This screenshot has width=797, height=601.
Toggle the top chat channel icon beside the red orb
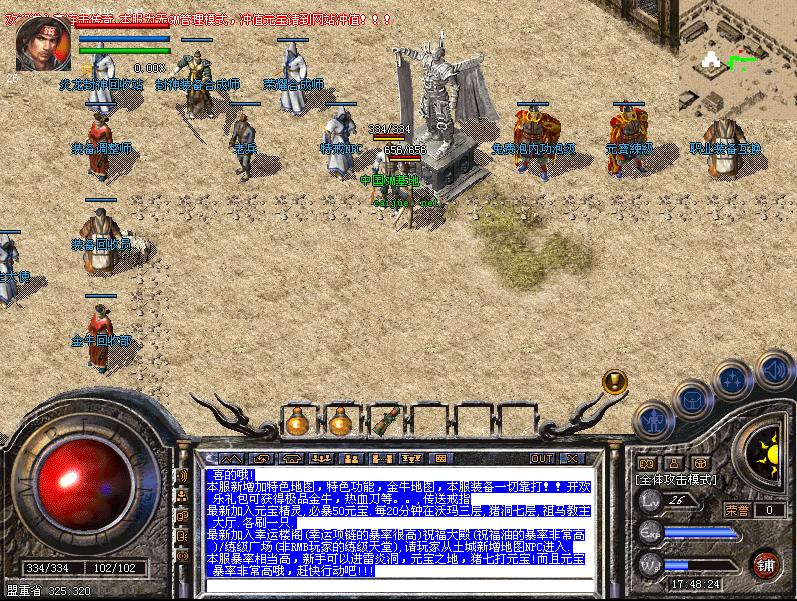point(182,476)
